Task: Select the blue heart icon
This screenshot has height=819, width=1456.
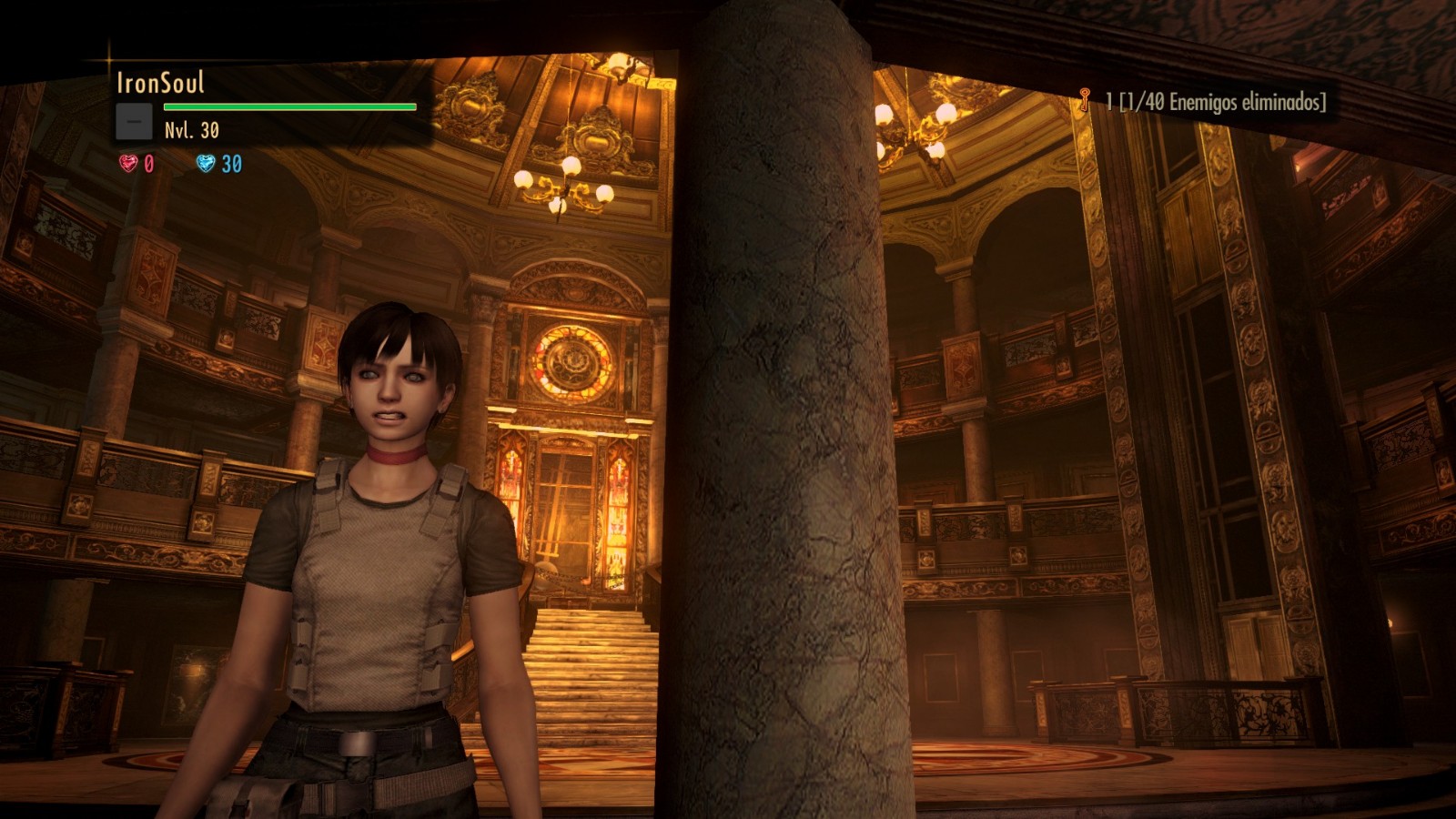Action: (206, 164)
